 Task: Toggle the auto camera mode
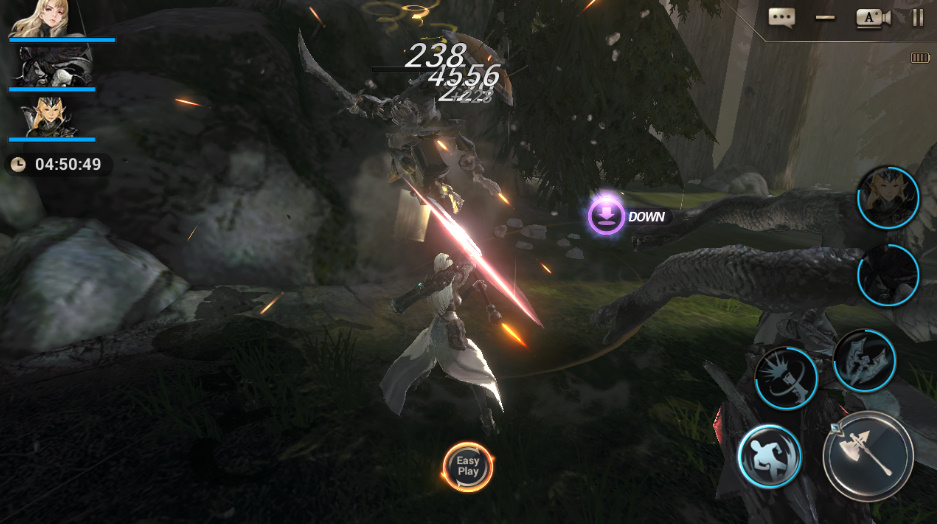[871, 17]
